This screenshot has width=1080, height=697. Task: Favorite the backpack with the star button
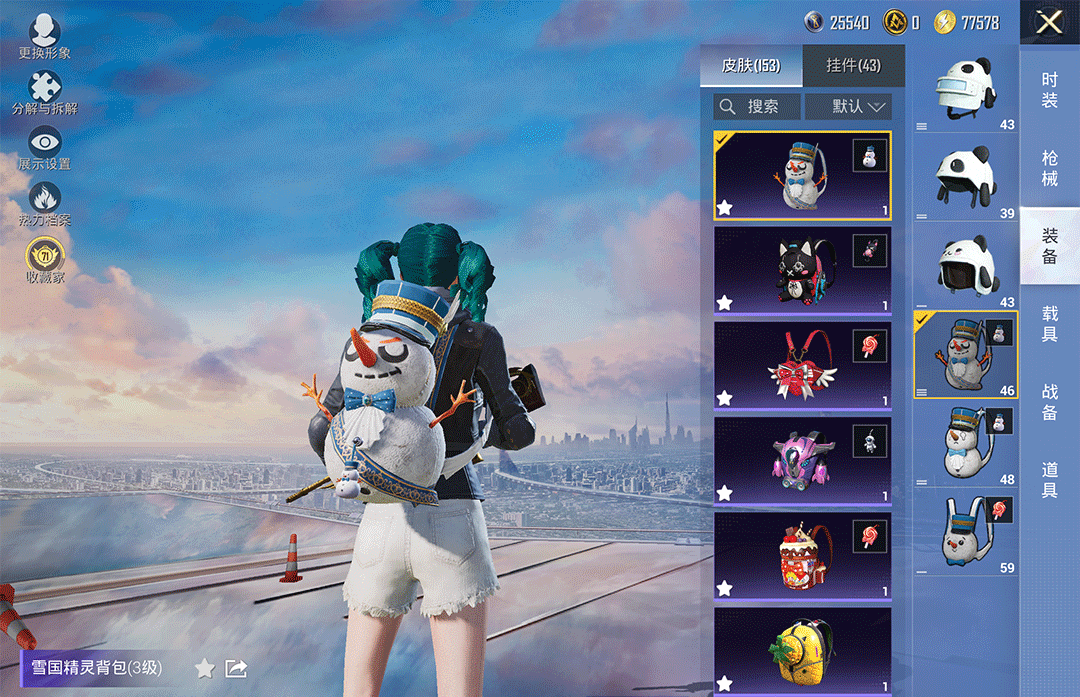(x=205, y=668)
